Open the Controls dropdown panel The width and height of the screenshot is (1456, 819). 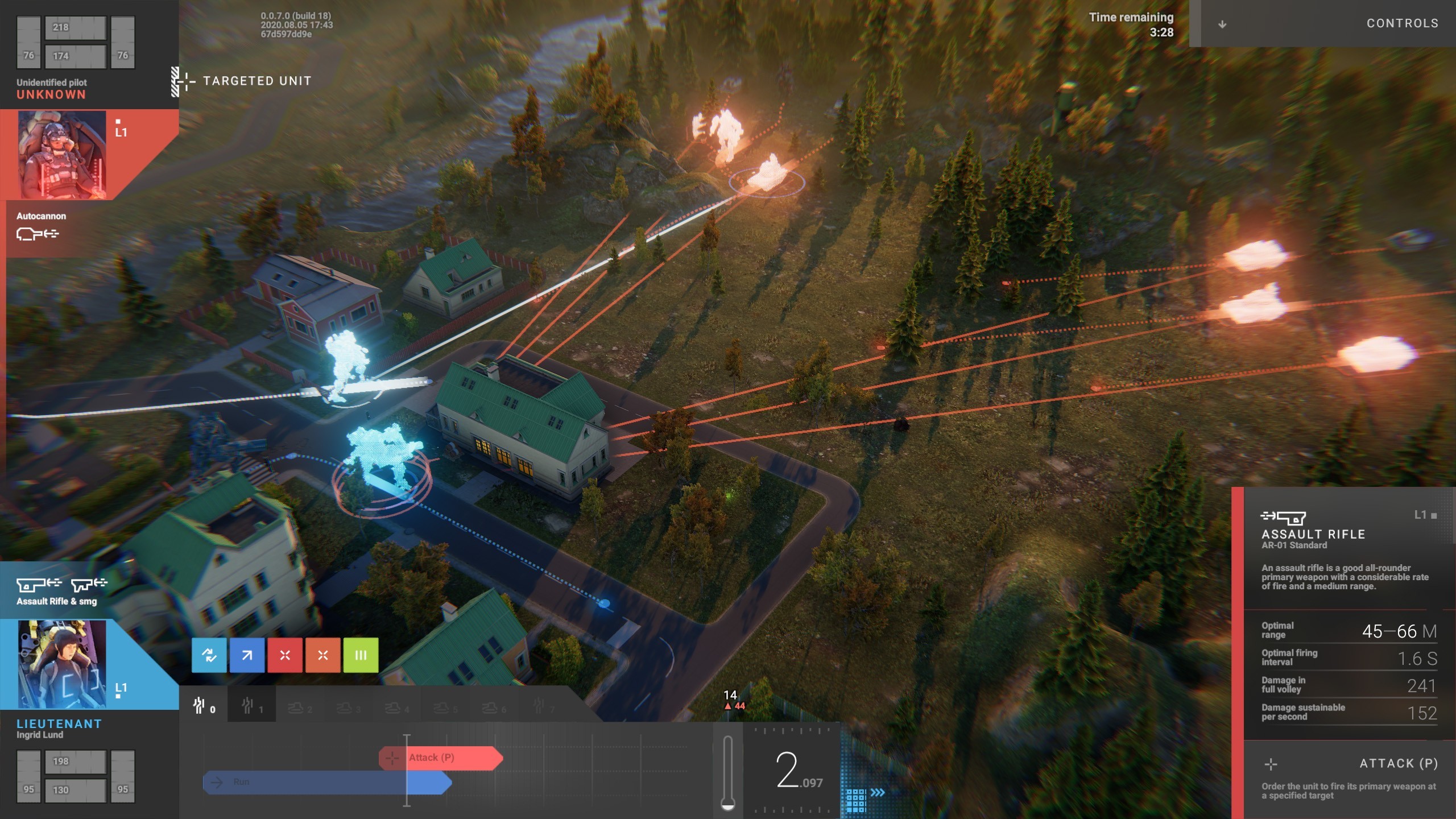coord(1329,23)
